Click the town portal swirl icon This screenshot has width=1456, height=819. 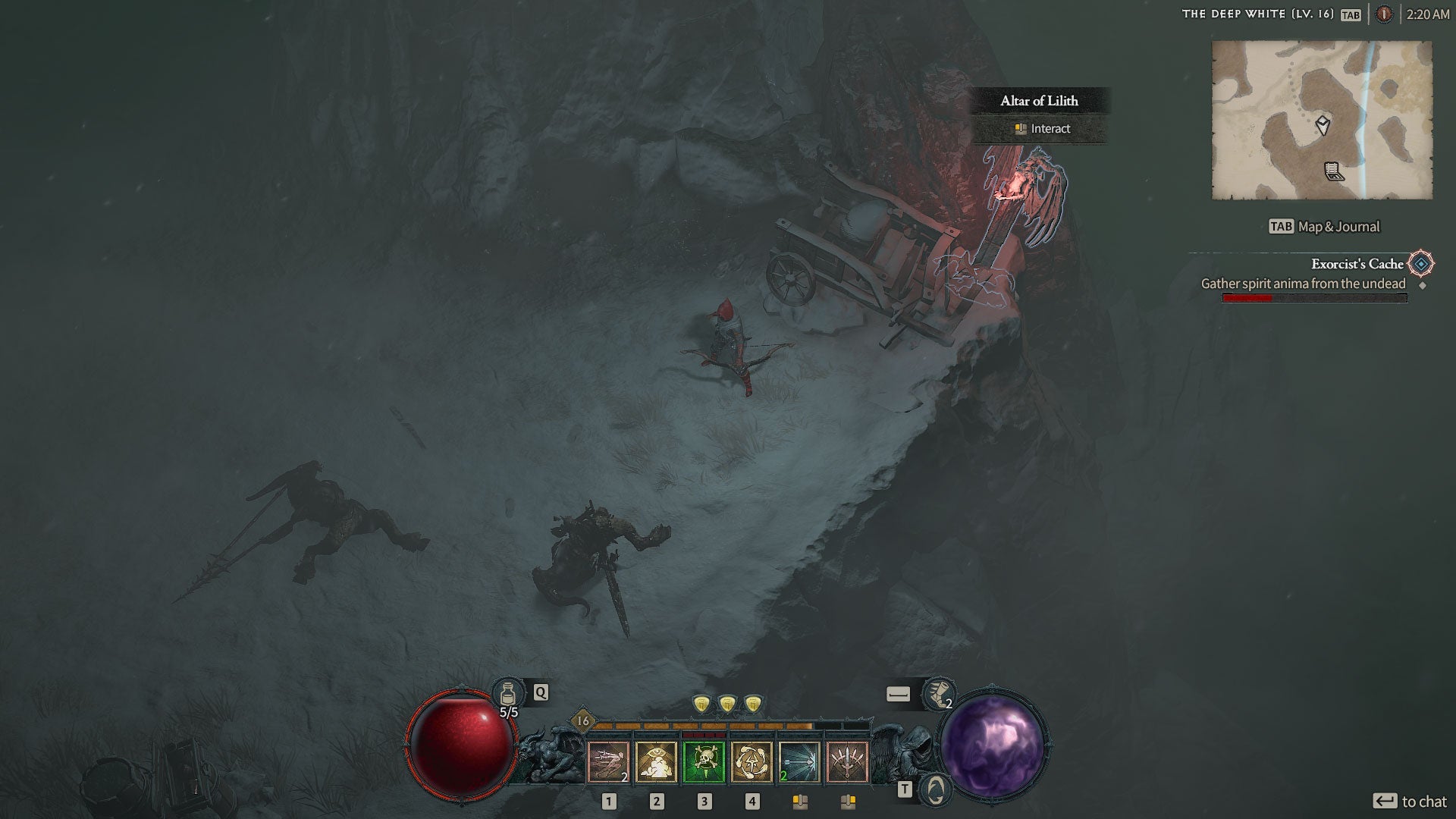pos(936,790)
